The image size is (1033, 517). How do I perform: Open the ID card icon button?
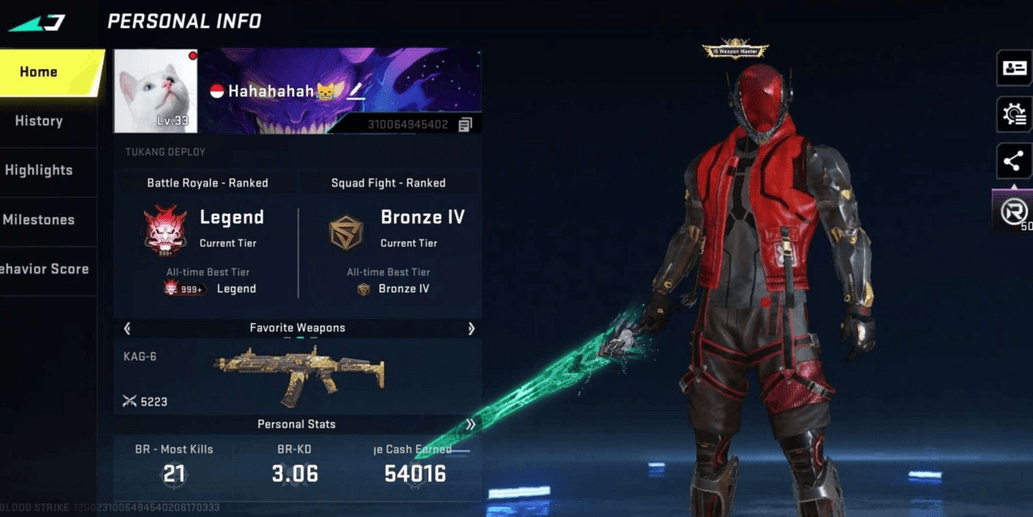click(1014, 68)
